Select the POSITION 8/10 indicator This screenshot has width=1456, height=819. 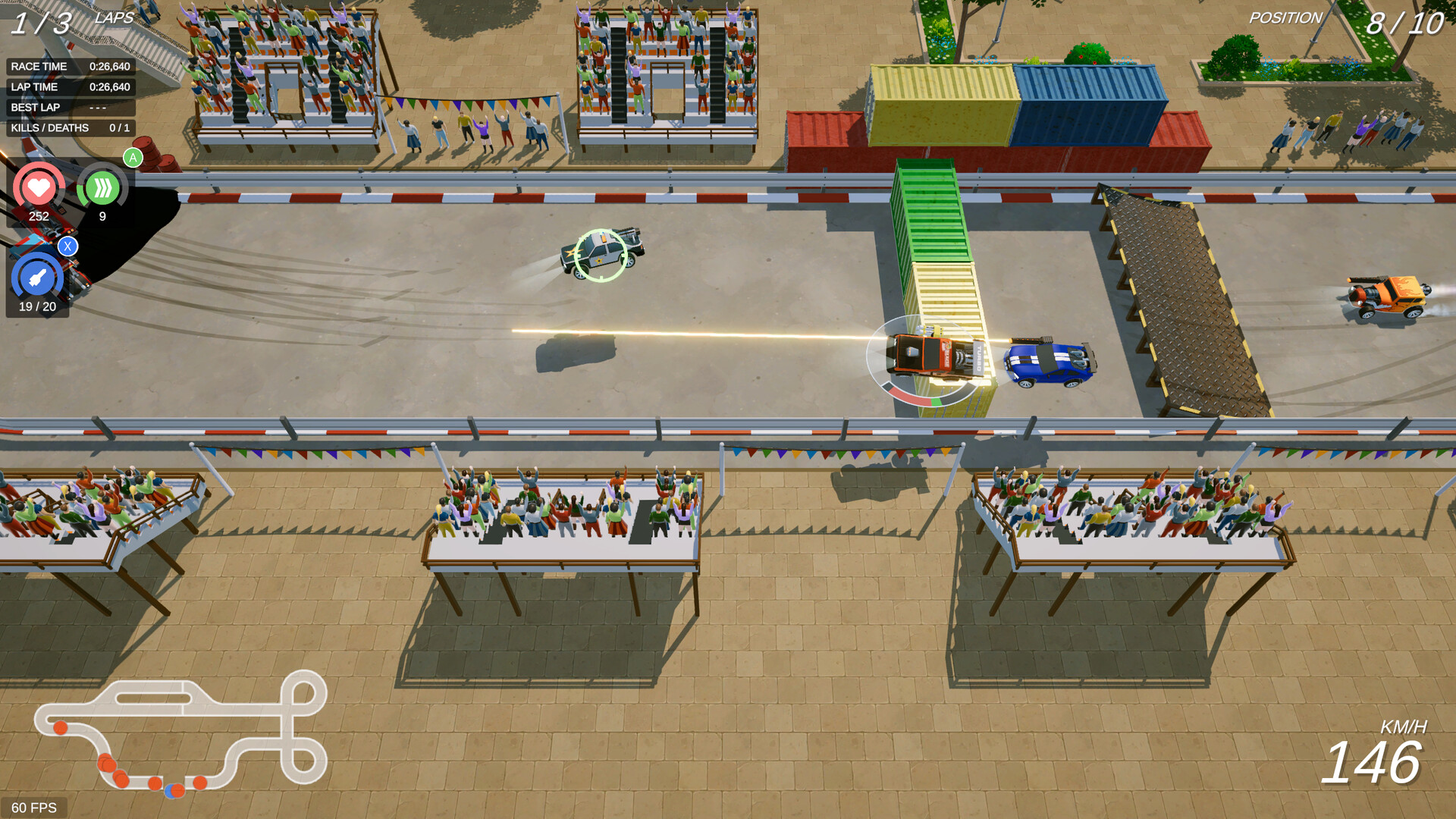[1407, 21]
